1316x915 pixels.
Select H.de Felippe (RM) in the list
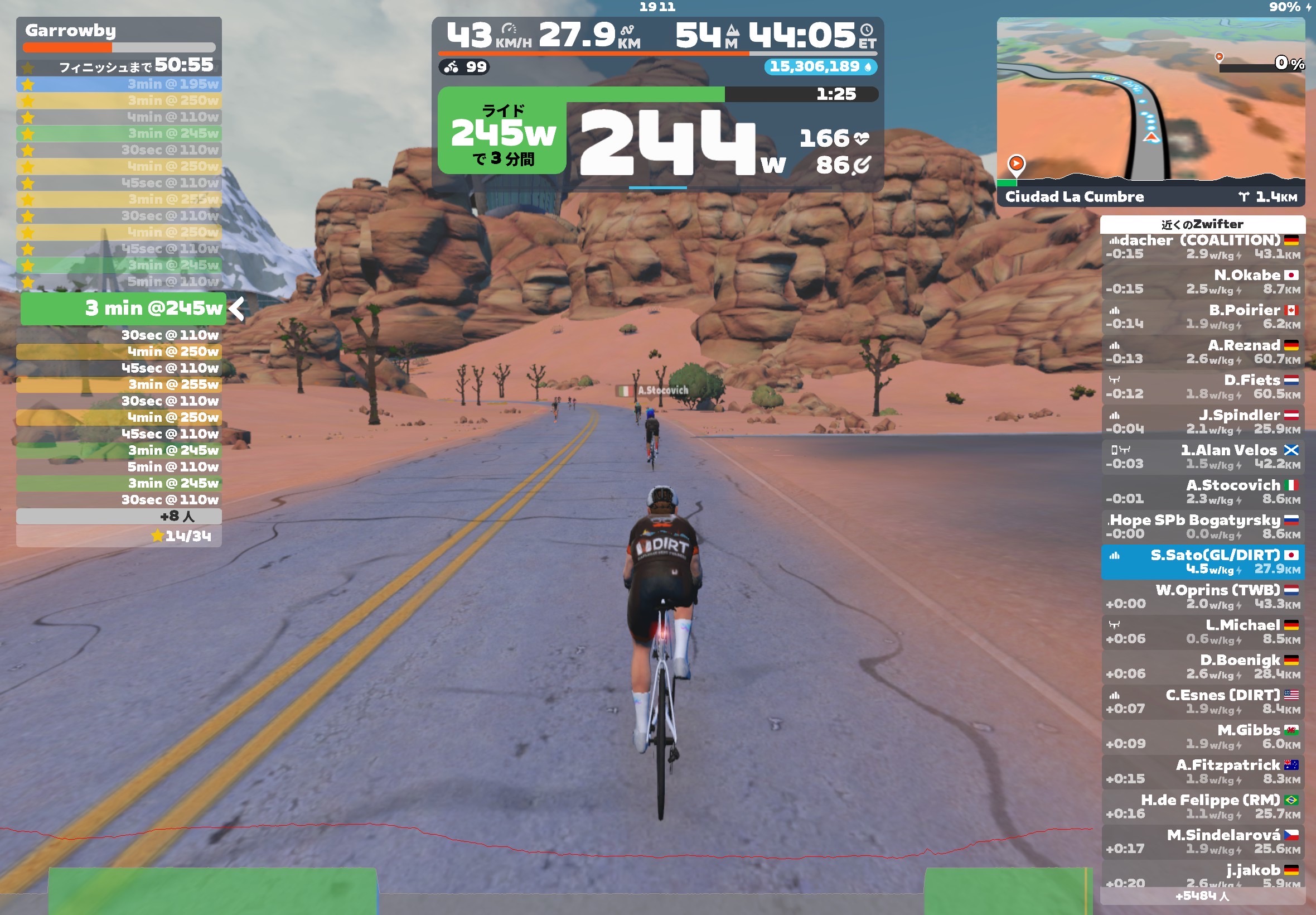coord(1202,807)
